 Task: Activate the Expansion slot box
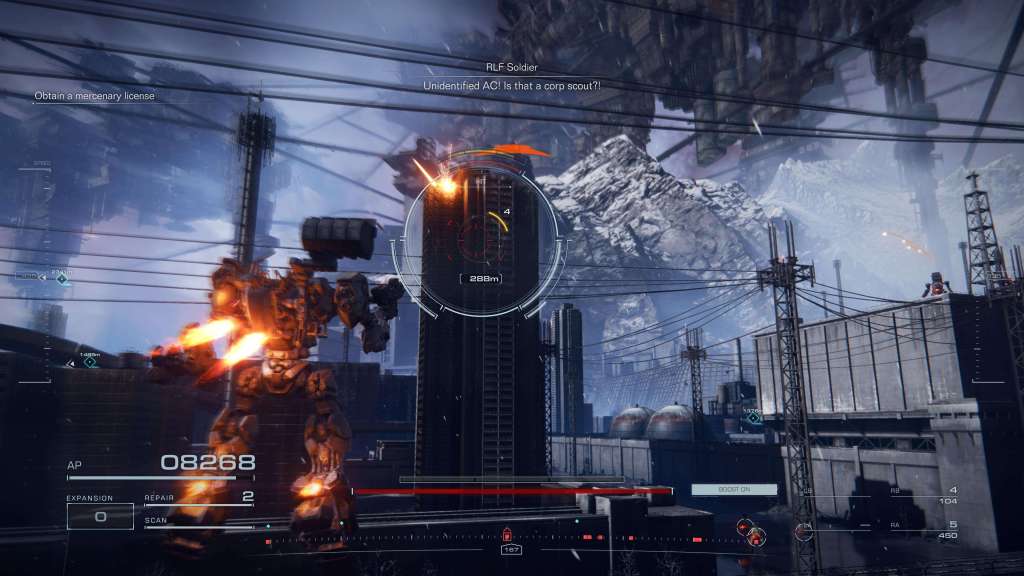point(100,516)
